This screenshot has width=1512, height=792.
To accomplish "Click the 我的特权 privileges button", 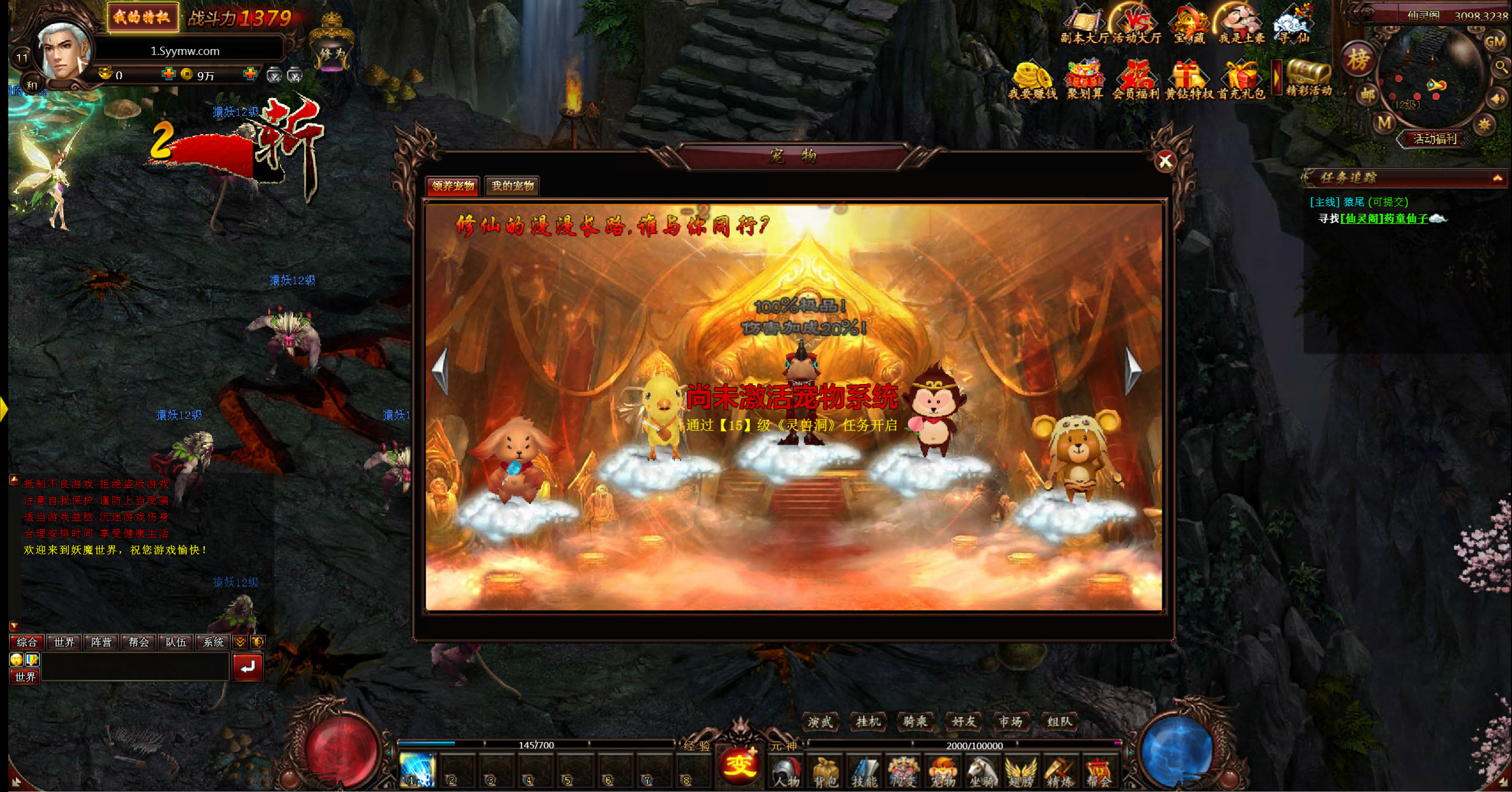I will coord(142,17).
